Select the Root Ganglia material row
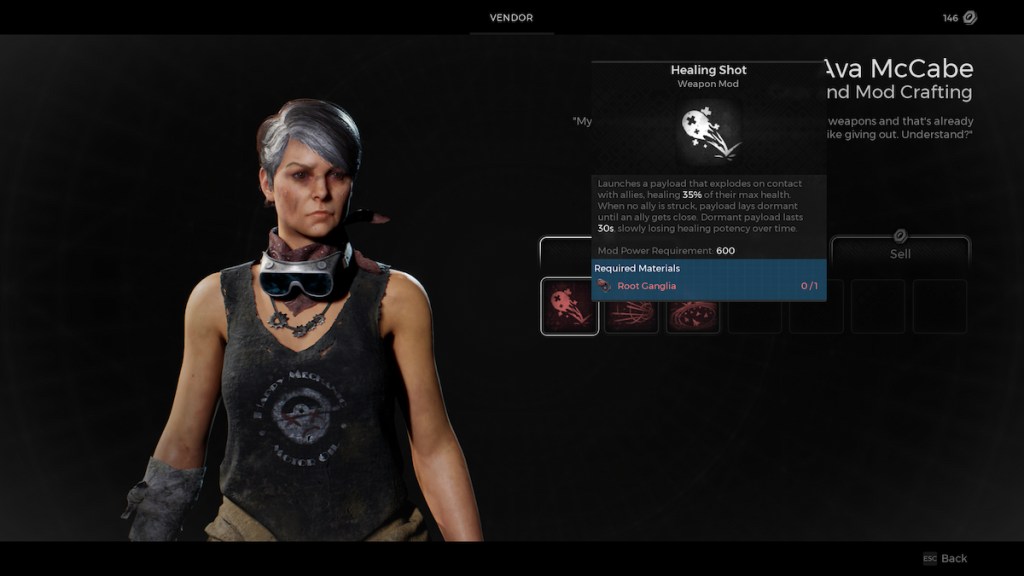 (x=708, y=286)
